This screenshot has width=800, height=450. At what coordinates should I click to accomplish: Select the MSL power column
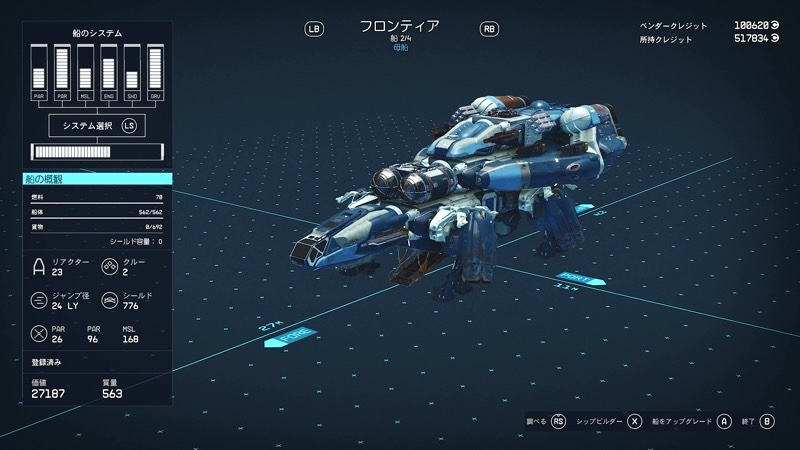[x=85, y=72]
